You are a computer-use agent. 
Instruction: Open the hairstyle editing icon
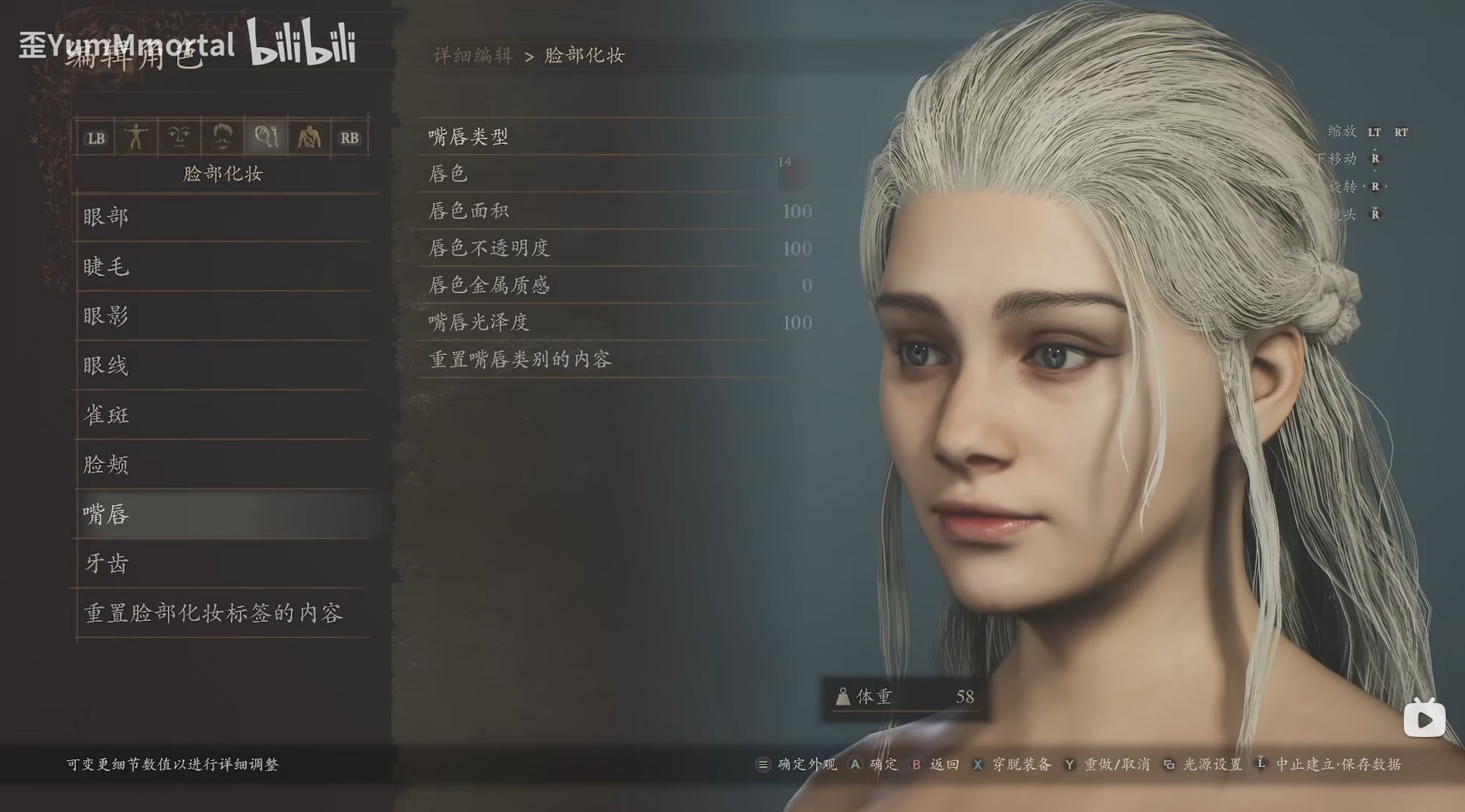tap(222, 137)
